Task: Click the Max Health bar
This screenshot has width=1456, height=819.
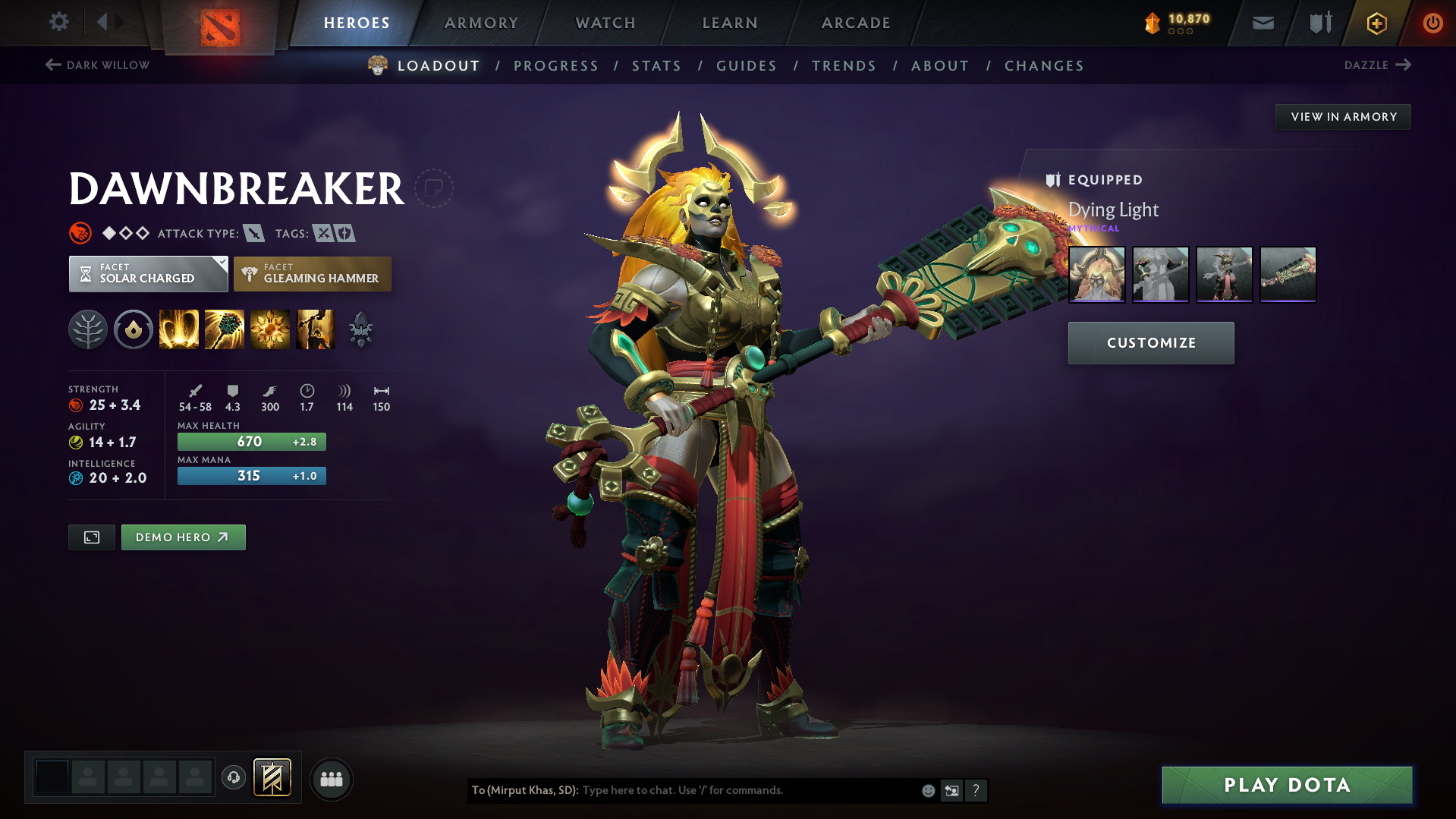Action: [x=251, y=441]
